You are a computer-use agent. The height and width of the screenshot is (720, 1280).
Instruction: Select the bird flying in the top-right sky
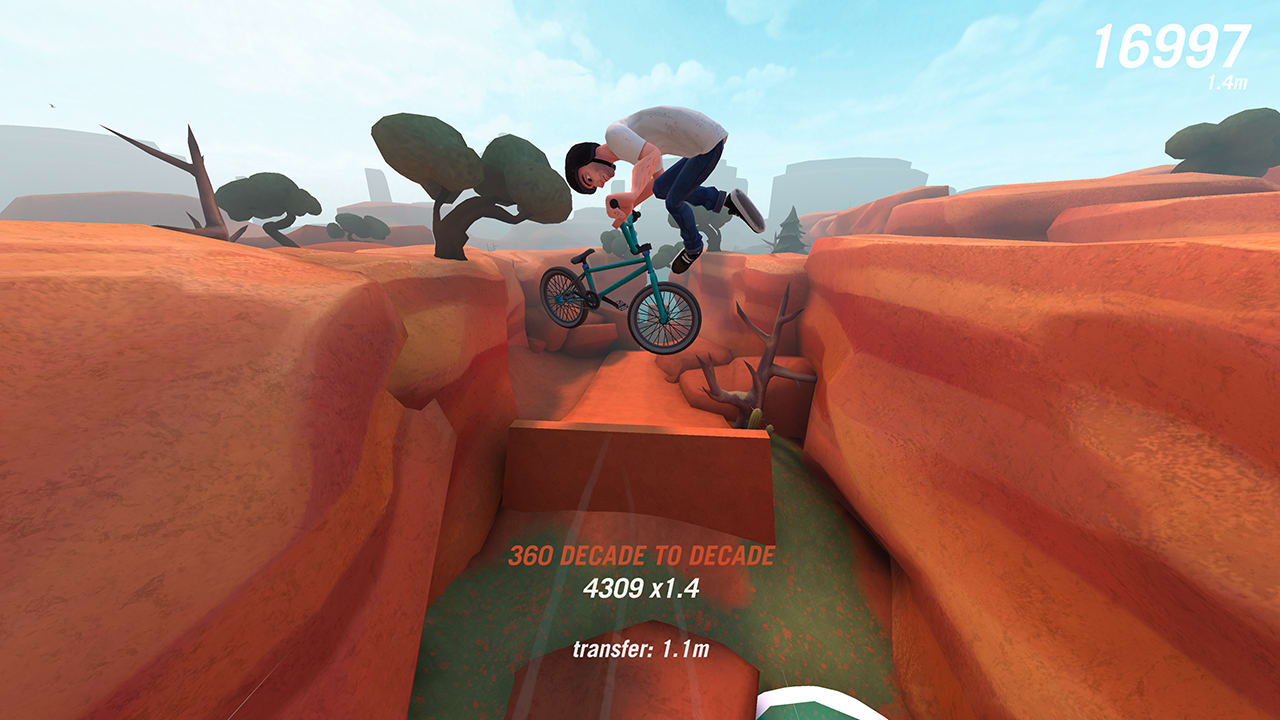50,105
